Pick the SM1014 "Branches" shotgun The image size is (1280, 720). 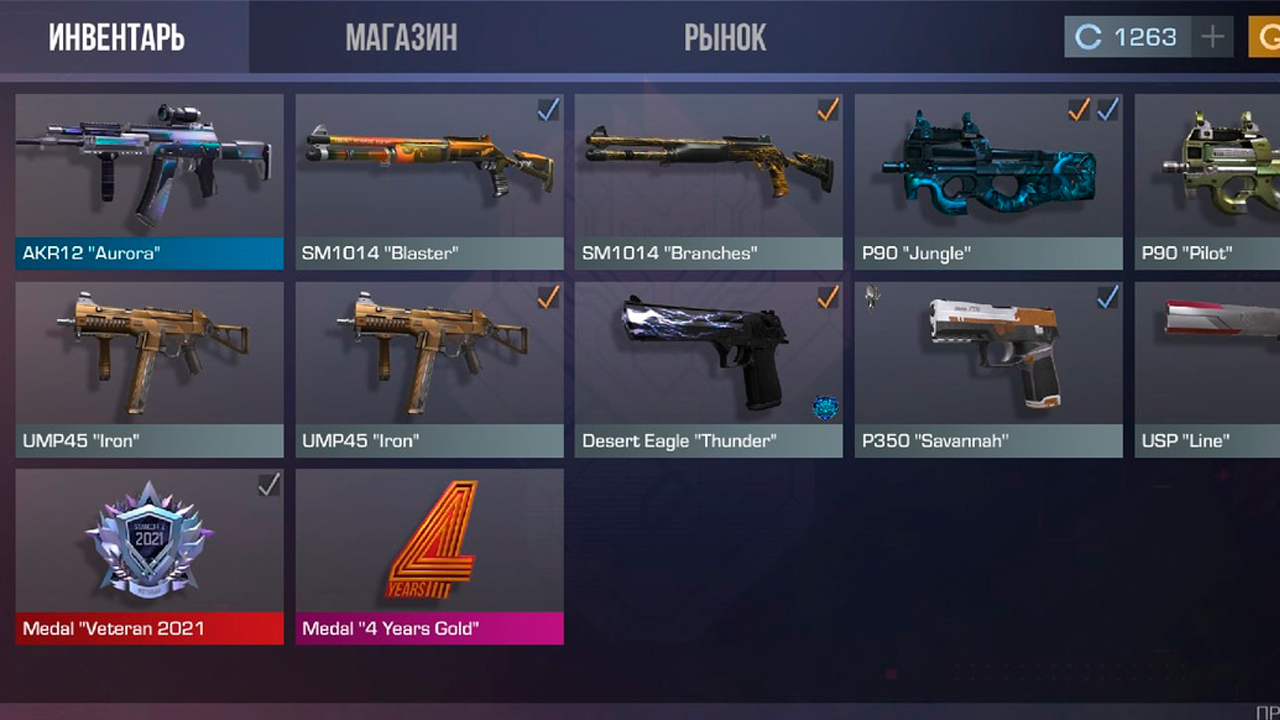click(708, 181)
